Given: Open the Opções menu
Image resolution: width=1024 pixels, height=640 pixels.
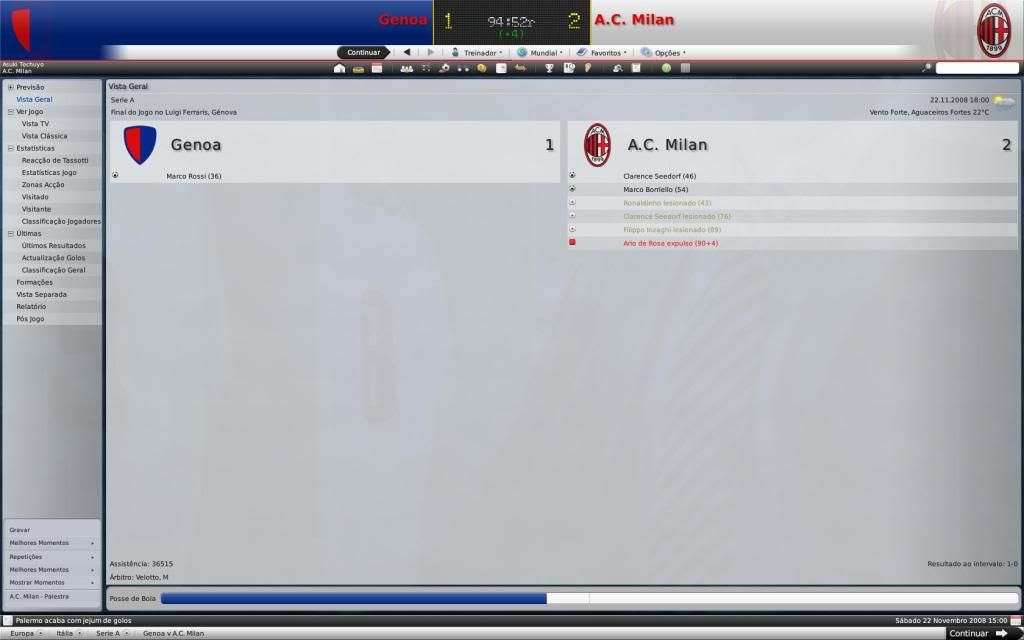Looking at the screenshot, I should pyautogui.click(x=666, y=52).
